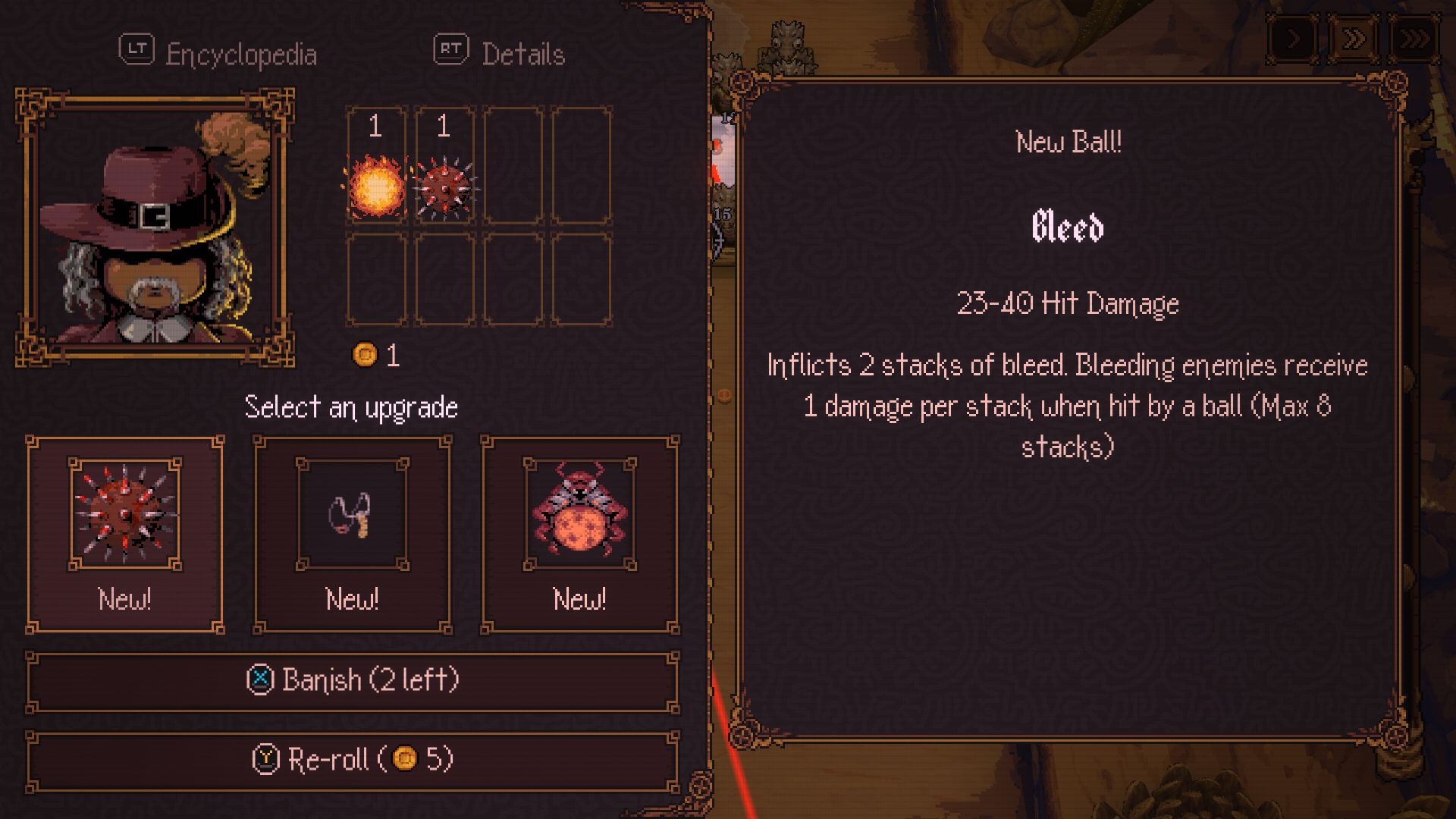Viewport: 1456px width, 819px height.
Task: Set game speed to double arrow
Action: click(1354, 38)
